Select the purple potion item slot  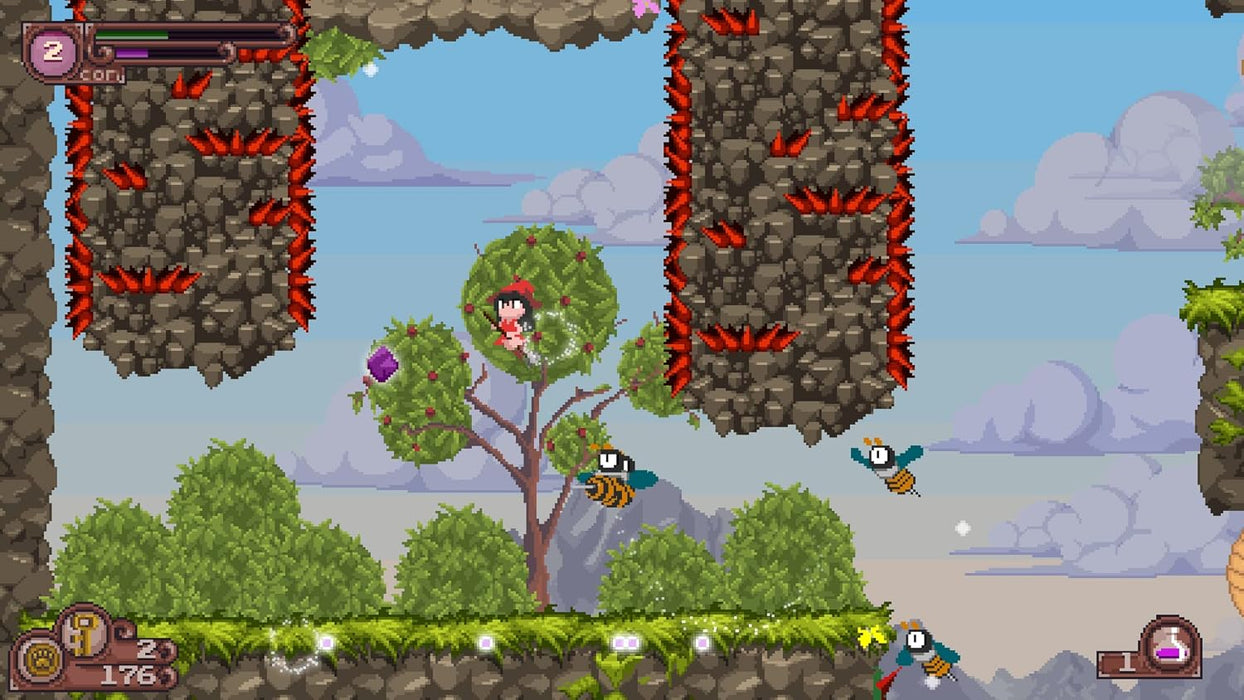[x=1169, y=645]
